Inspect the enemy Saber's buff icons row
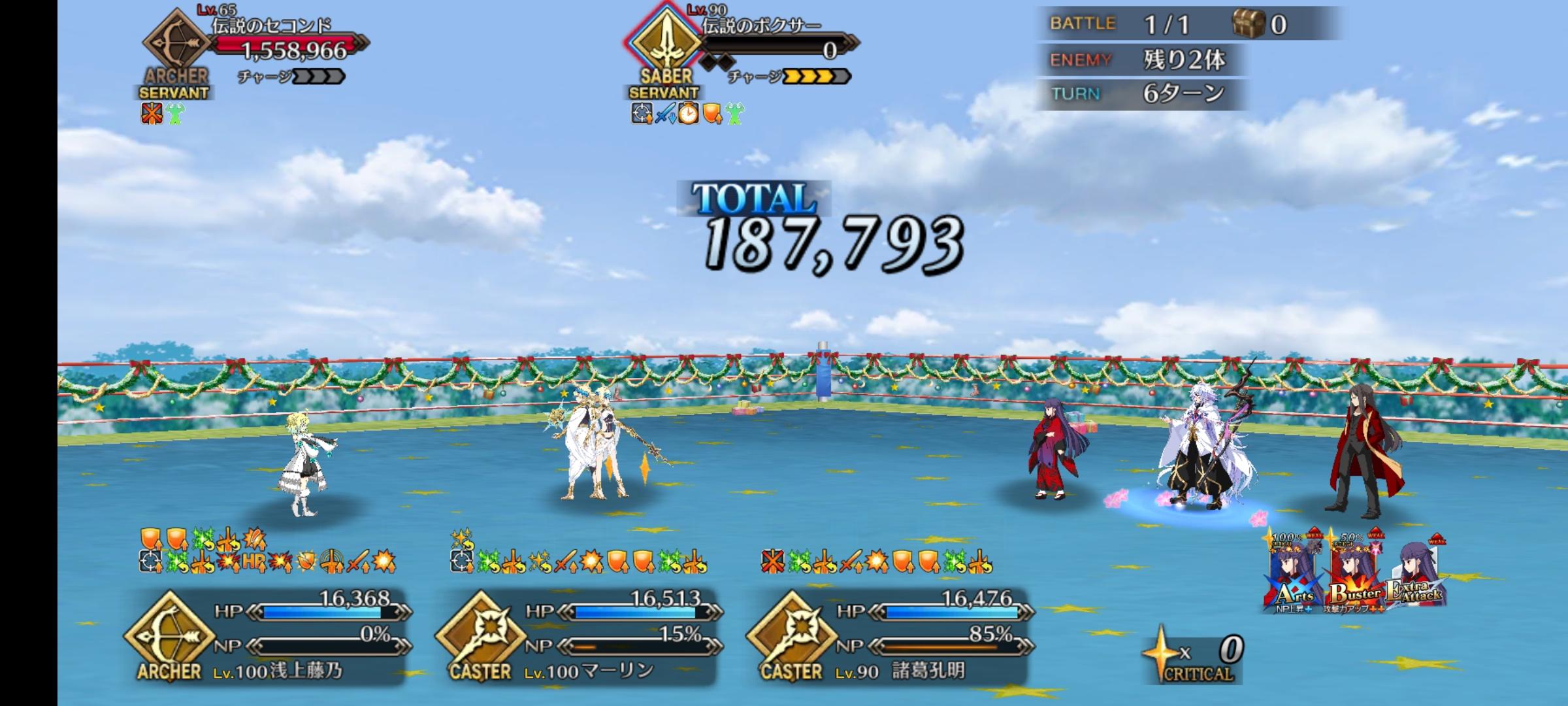 tap(687, 114)
